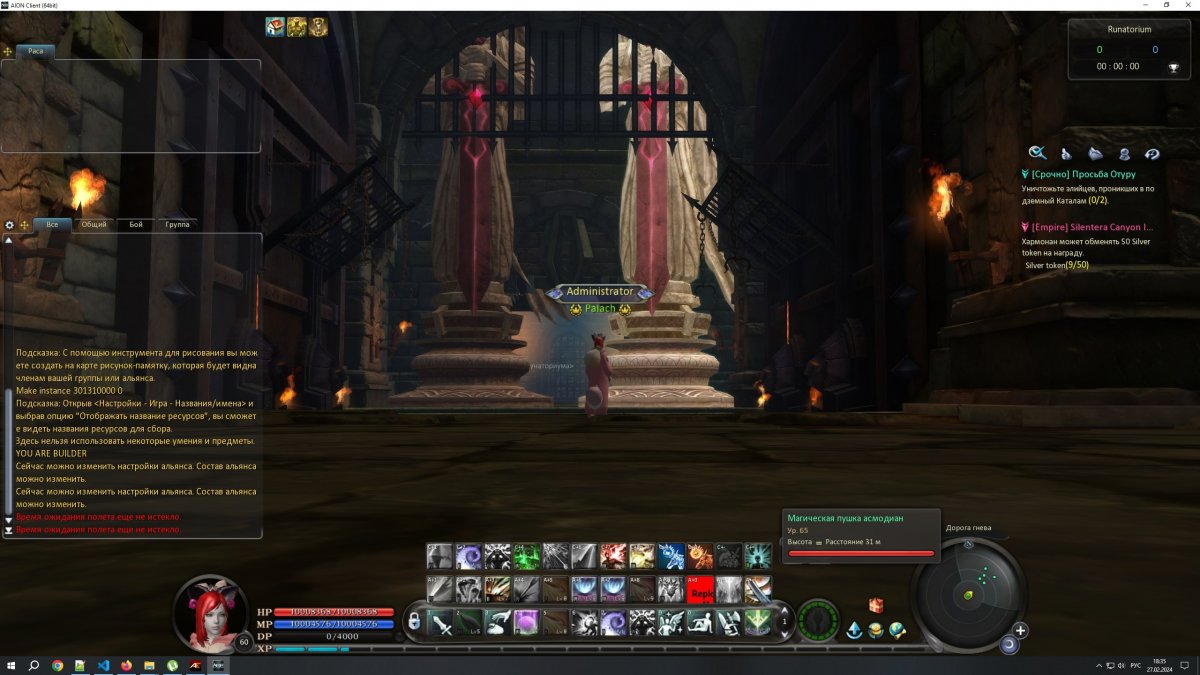This screenshot has height=675, width=1200.
Task: Cast the green glowing skill
Action: [x=527, y=556]
